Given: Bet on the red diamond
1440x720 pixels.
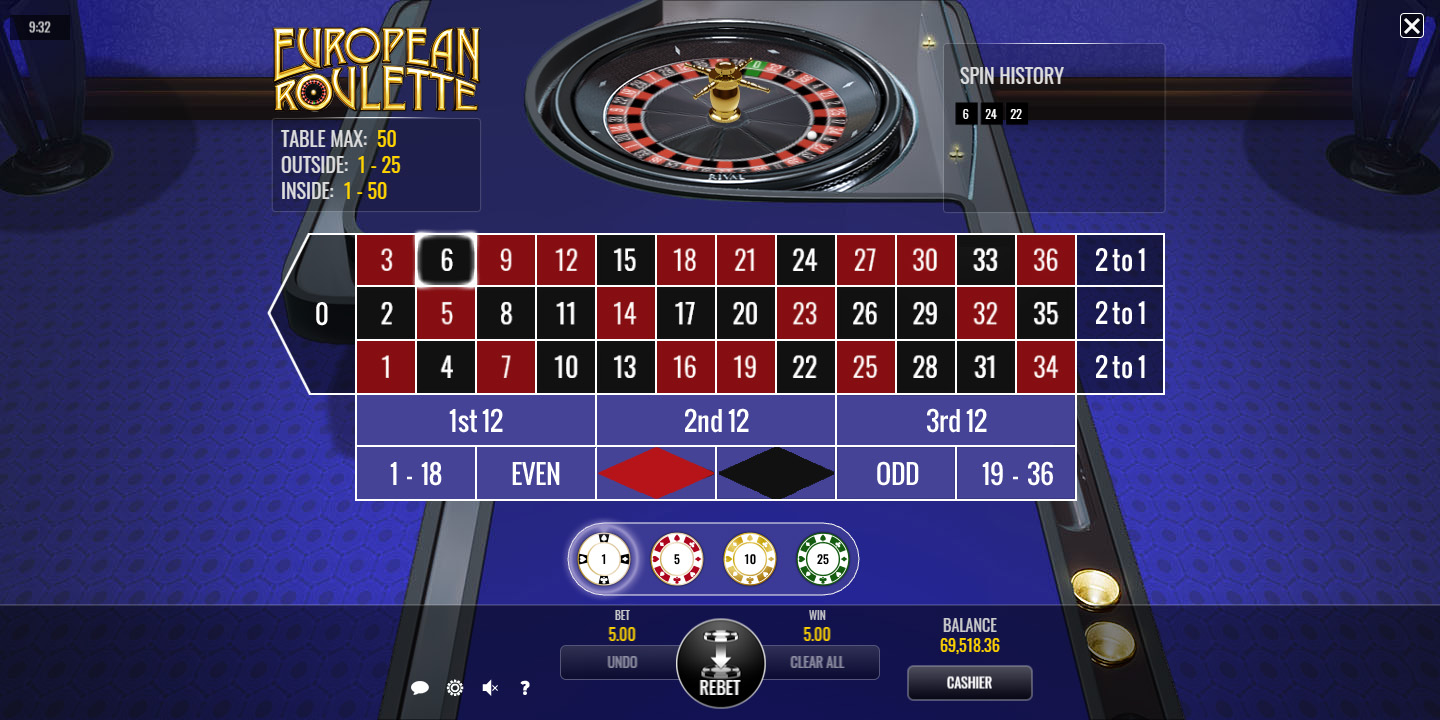Looking at the screenshot, I should [x=656, y=473].
